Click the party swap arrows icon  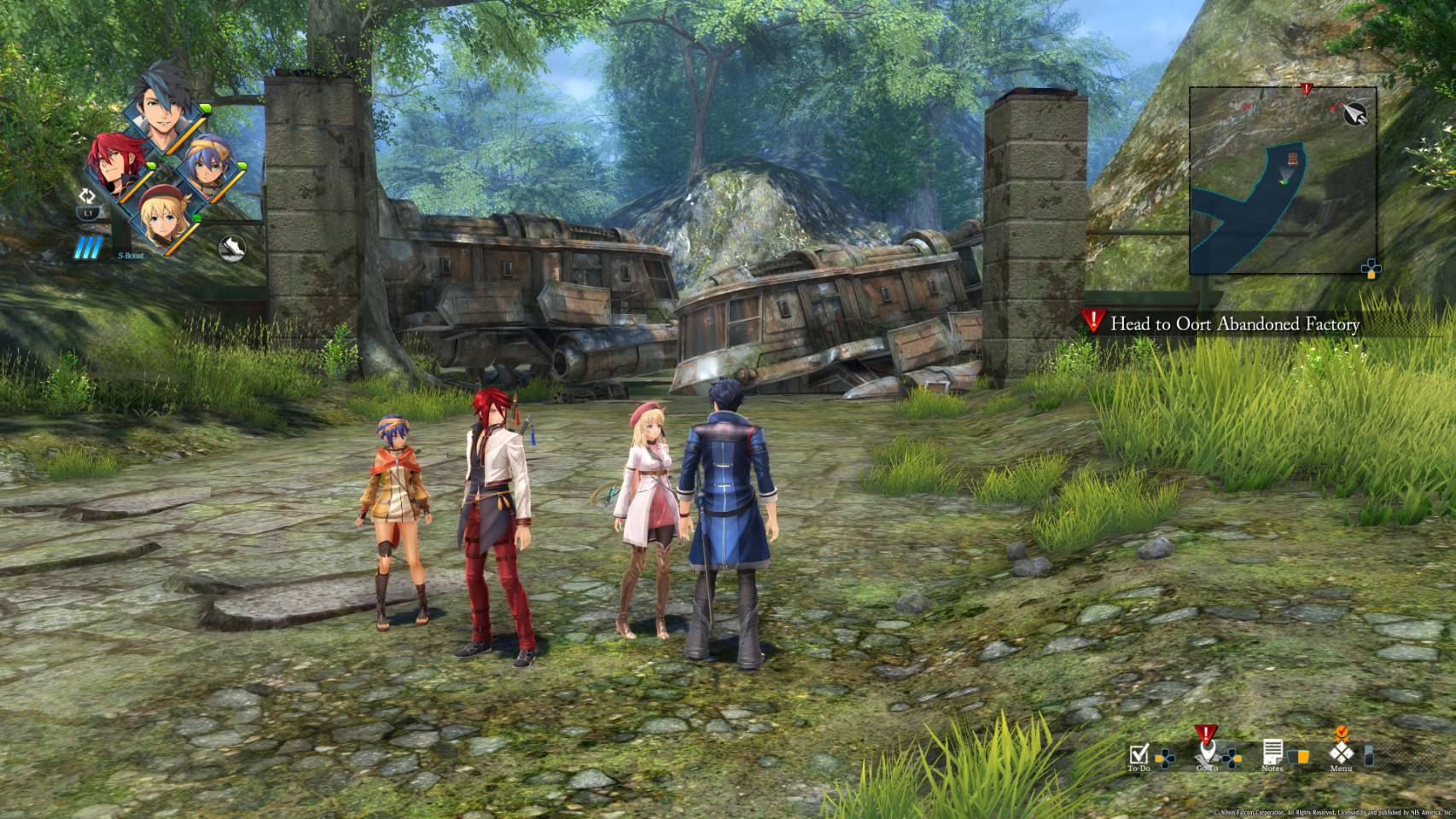(86, 195)
